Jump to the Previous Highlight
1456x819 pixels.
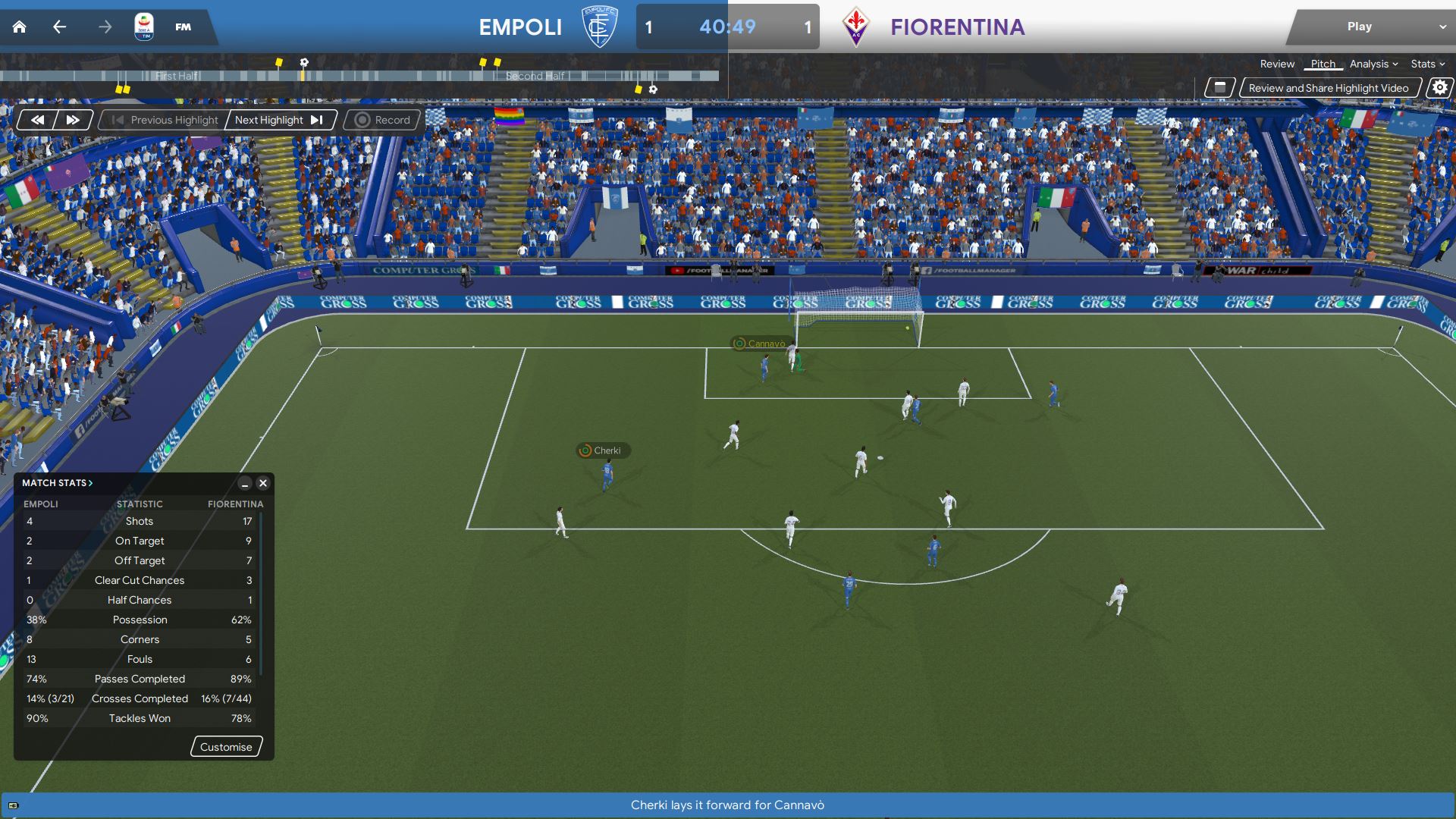click(x=165, y=120)
